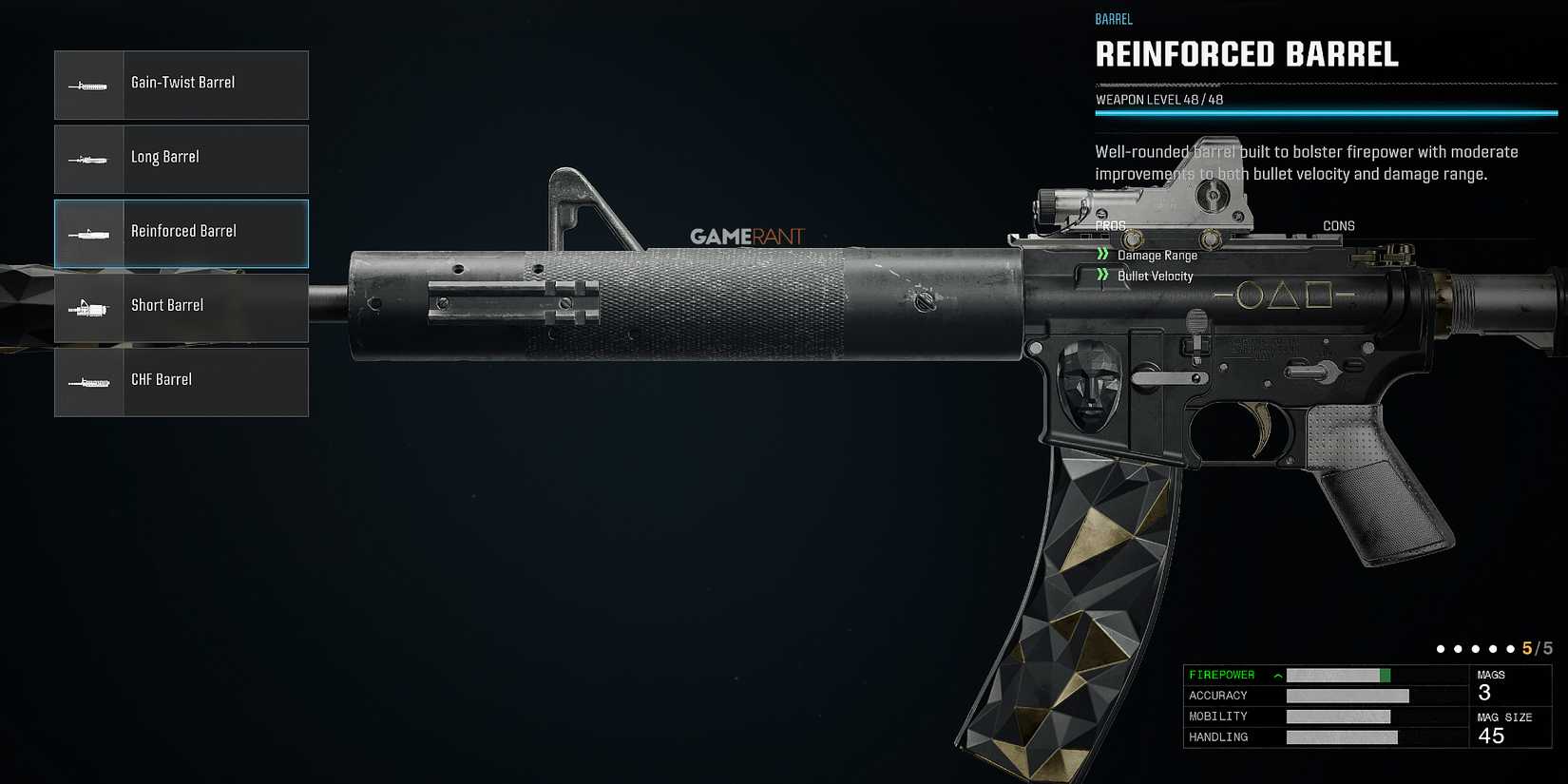The width and height of the screenshot is (1568, 784).
Task: Select the Reinforced Barrel attachment icon
Action: [89, 233]
